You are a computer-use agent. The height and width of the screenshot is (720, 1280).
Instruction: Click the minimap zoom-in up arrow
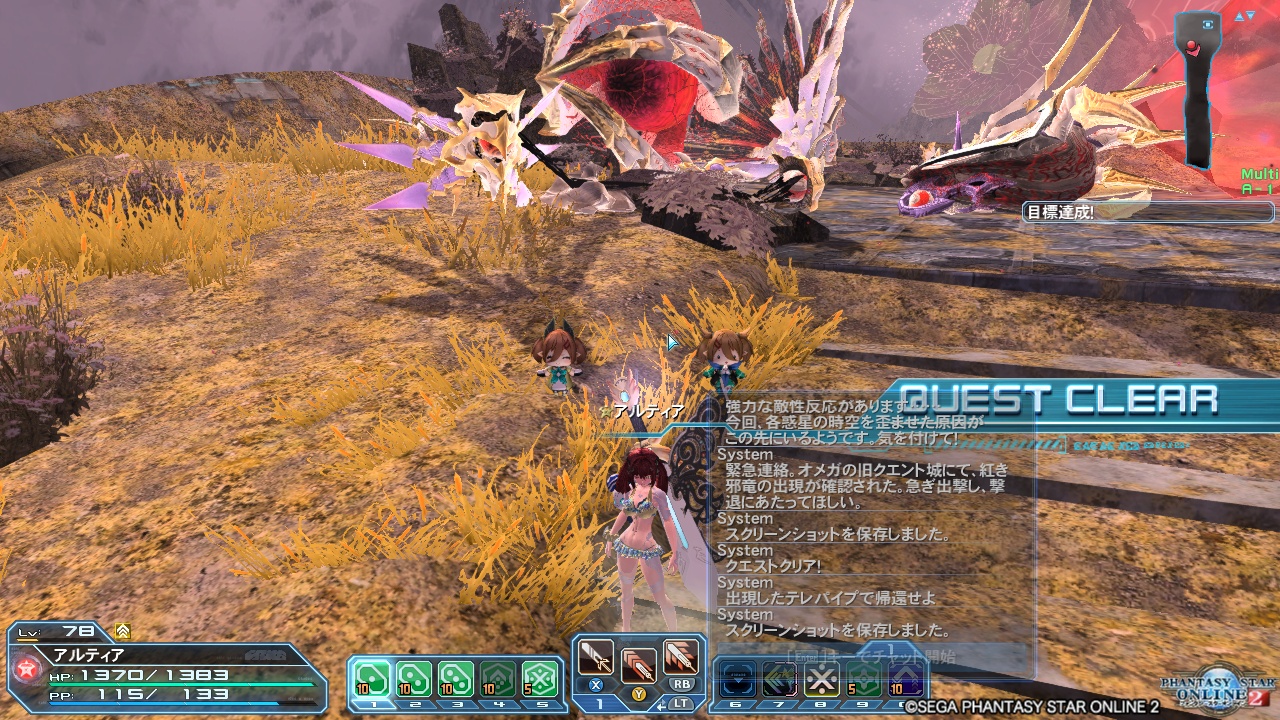(x=1238, y=16)
